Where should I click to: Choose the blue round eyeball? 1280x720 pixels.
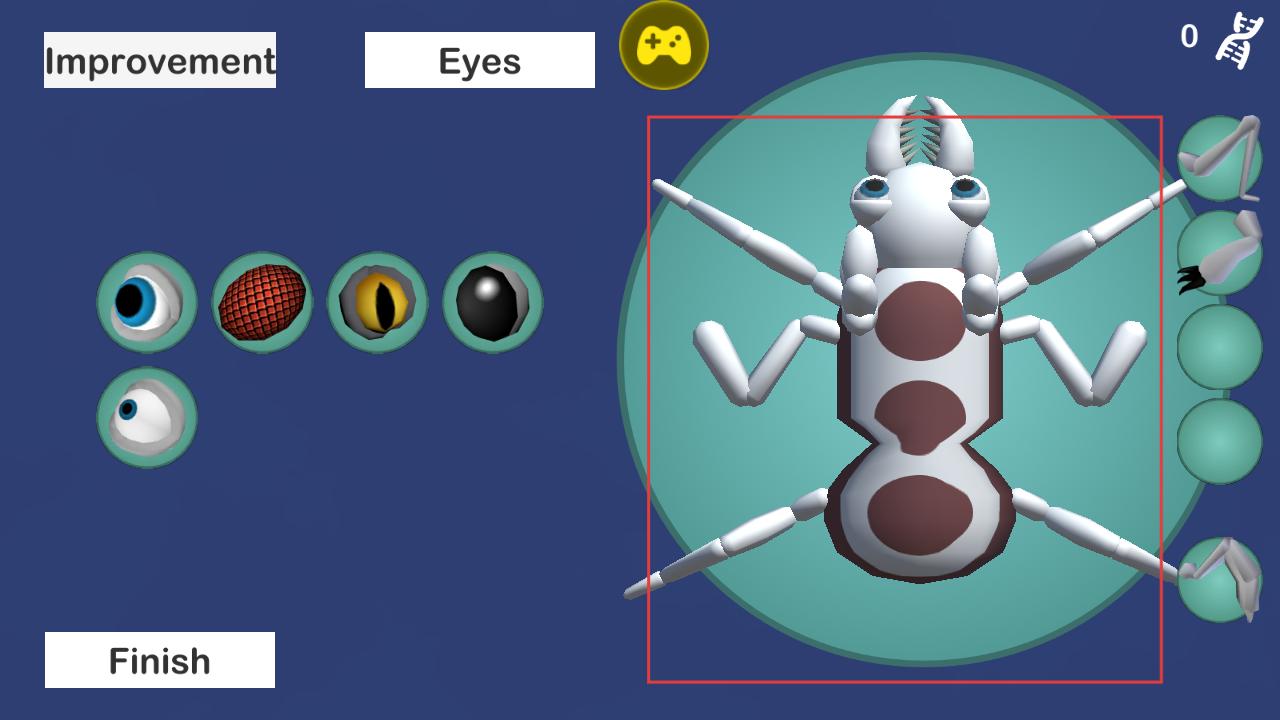tap(147, 302)
